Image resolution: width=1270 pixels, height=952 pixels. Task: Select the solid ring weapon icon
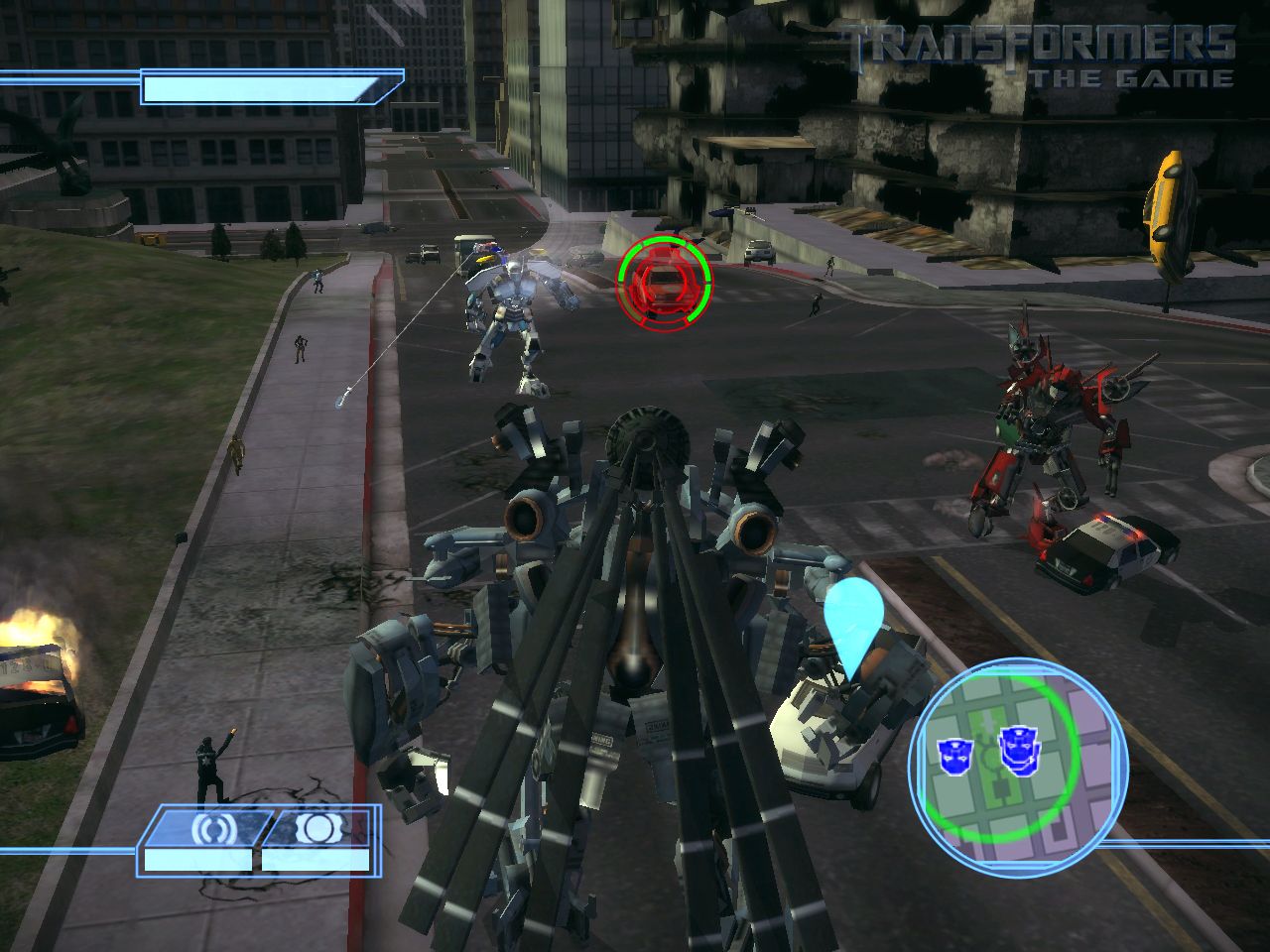pyautogui.click(x=317, y=827)
